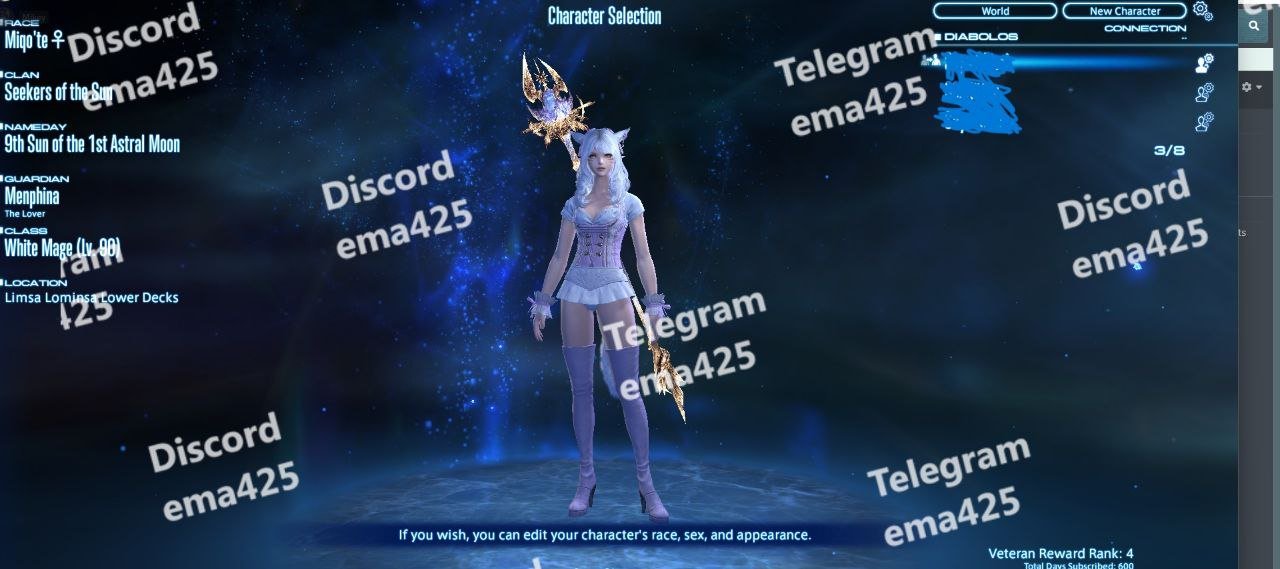Open the double-gear configuration menu
Screen dimensions: 1280x569
coord(1202,11)
